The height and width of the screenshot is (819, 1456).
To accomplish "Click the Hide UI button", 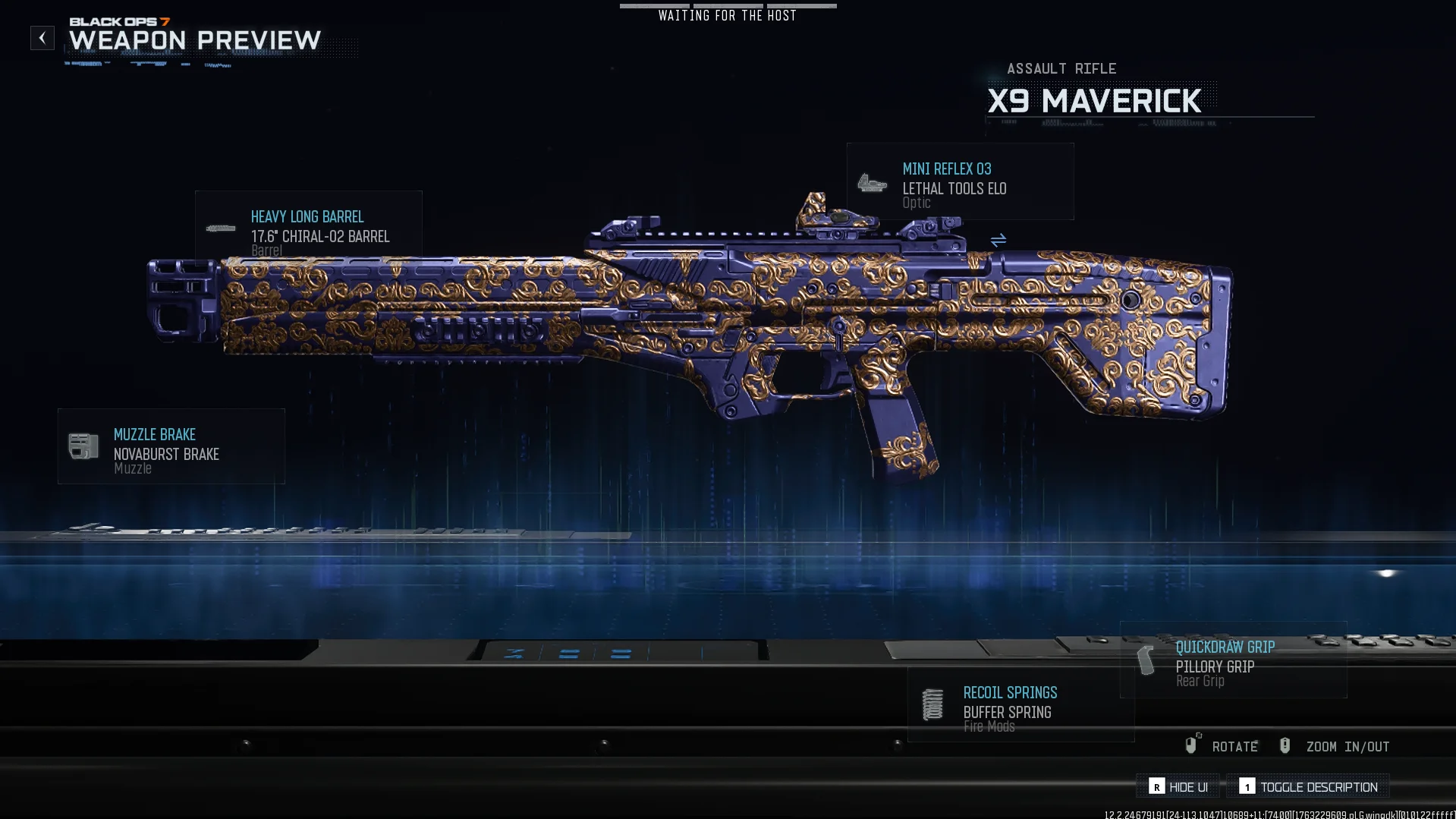I will [x=1178, y=787].
